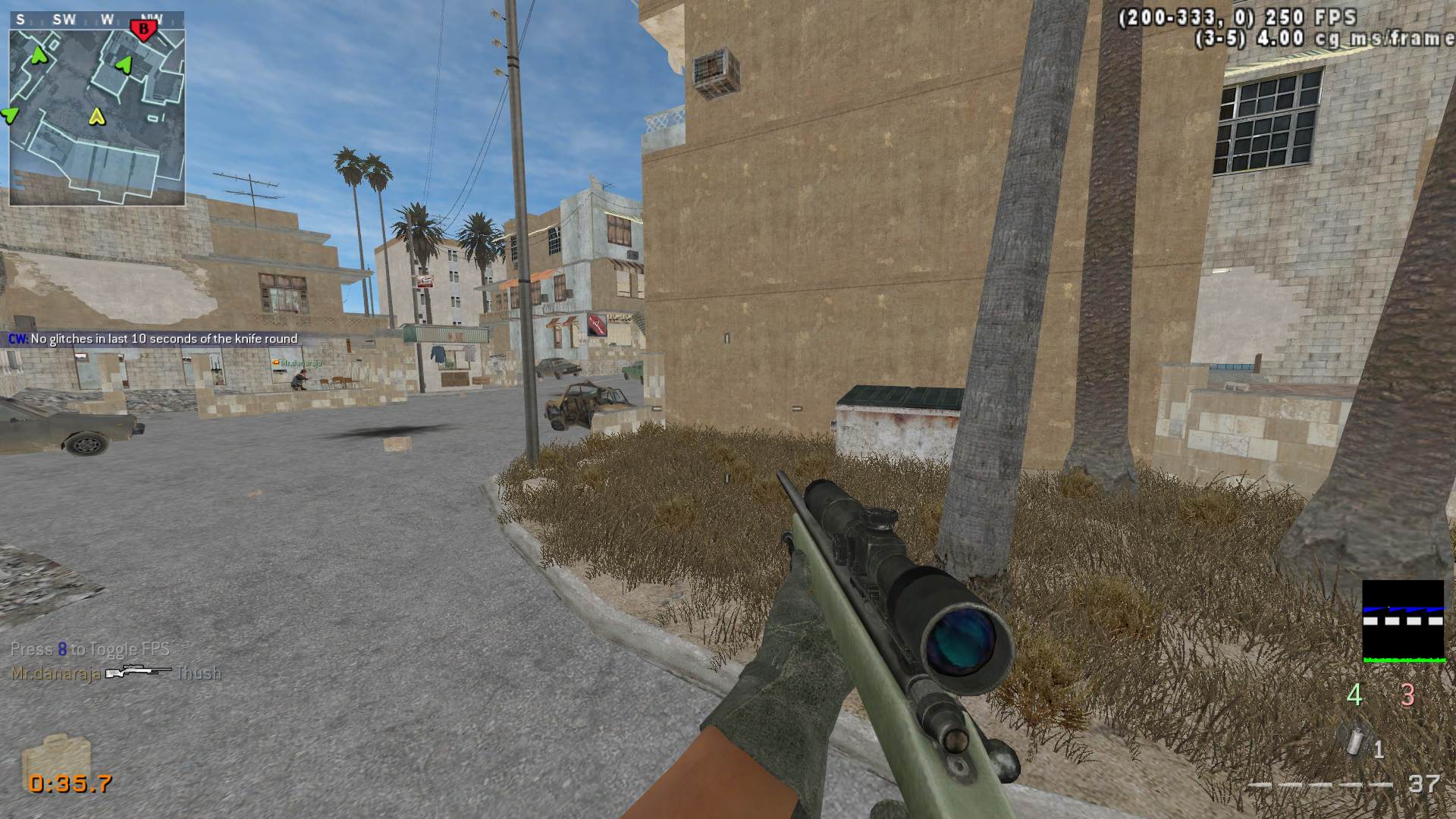1456x819 pixels.
Task: Click the sniper rifle icon in killfeed
Action: [138, 673]
